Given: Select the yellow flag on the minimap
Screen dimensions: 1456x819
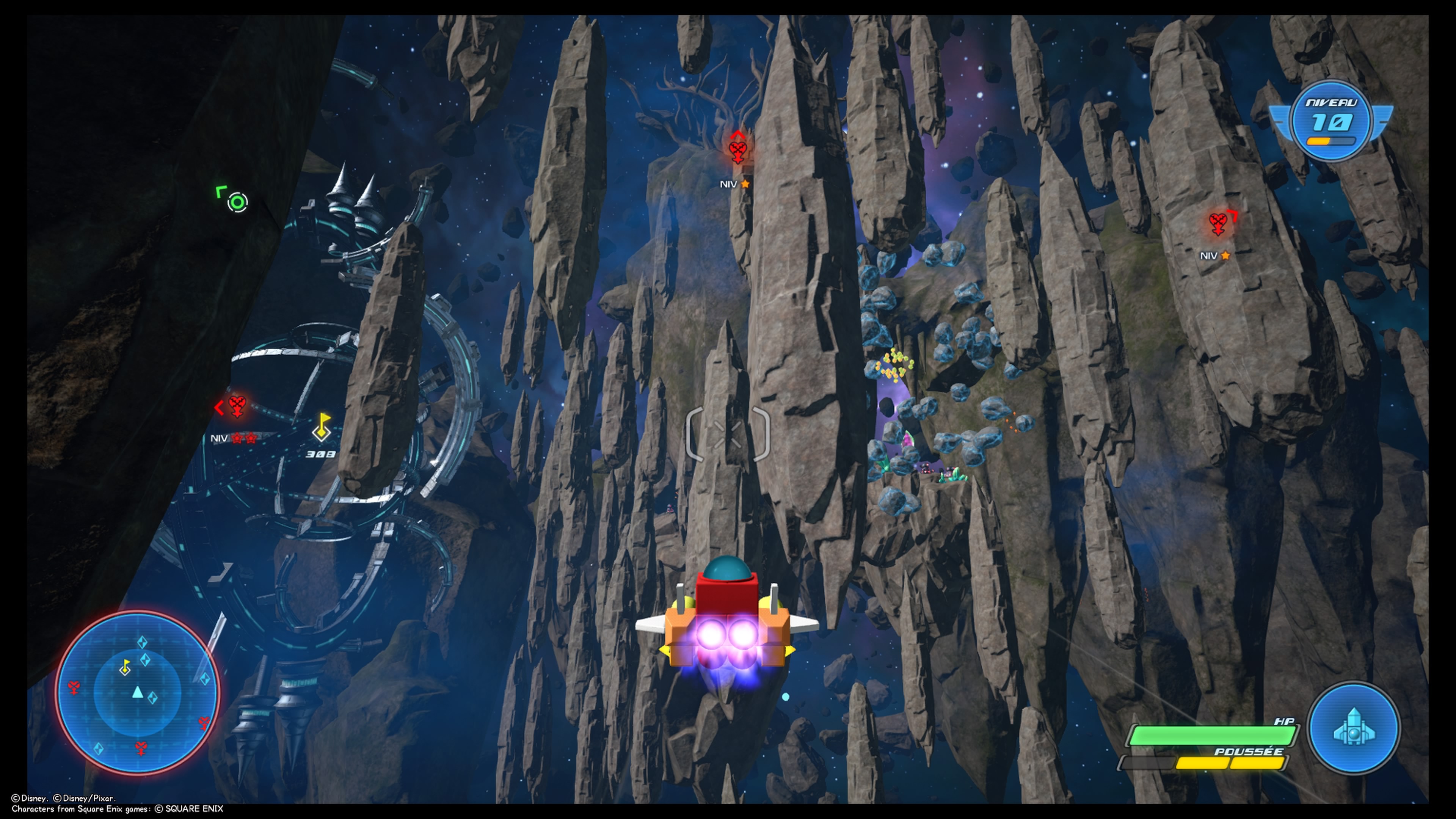Looking at the screenshot, I should [x=126, y=667].
